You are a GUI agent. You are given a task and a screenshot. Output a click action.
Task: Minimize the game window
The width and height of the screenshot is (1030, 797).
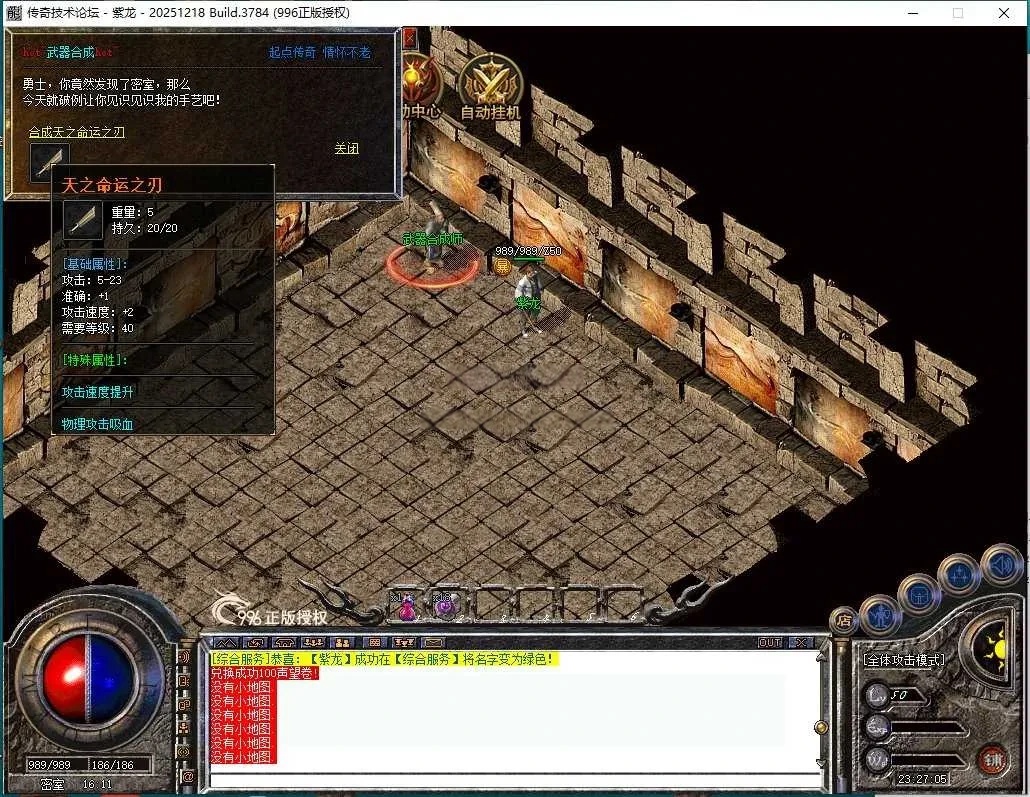tap(912, 13)
